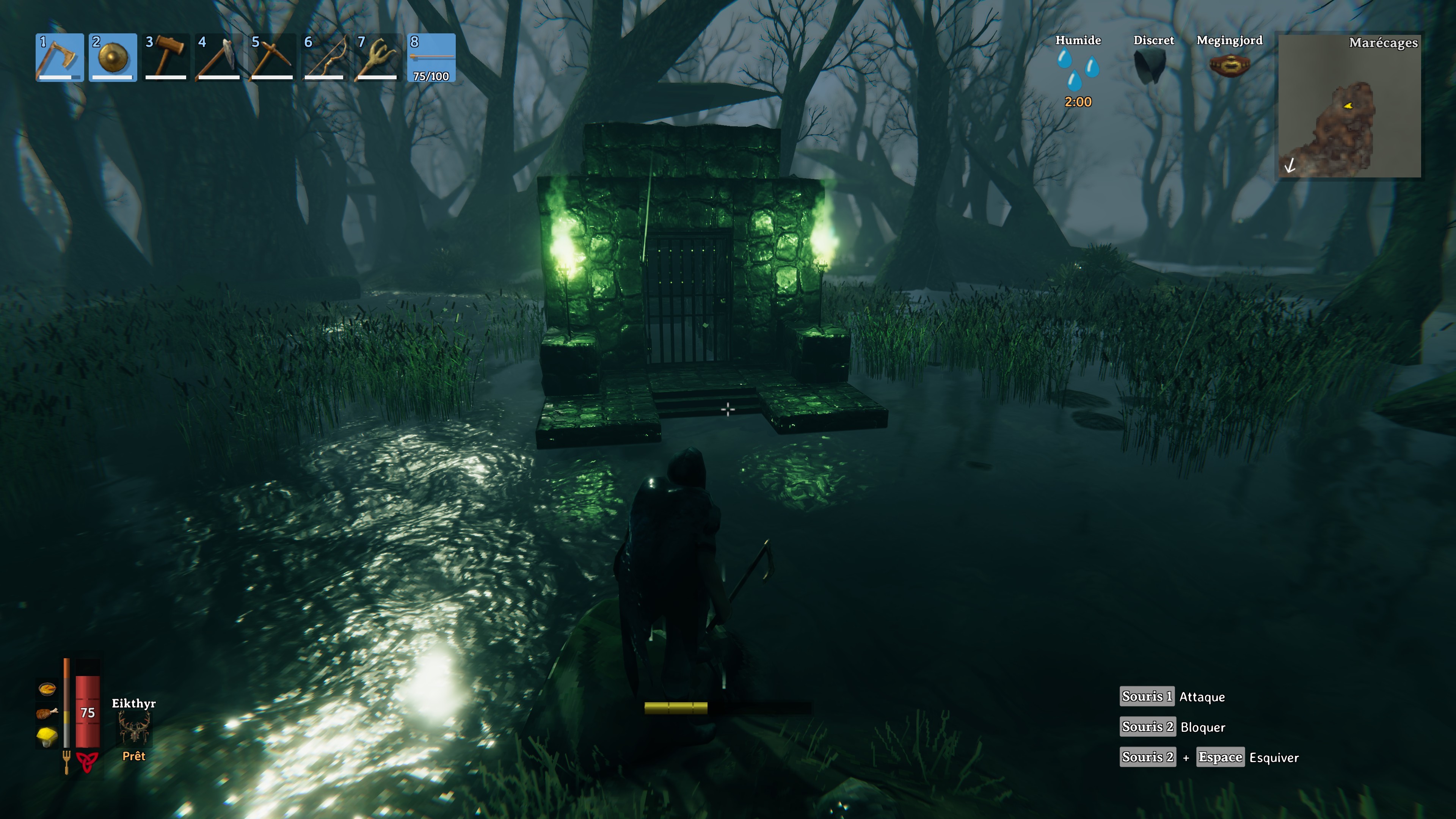The height and width of the screenshot is (819, 1456).
Task: Select the flint spear hotbar slot
Action: click(x=219, y=57)
